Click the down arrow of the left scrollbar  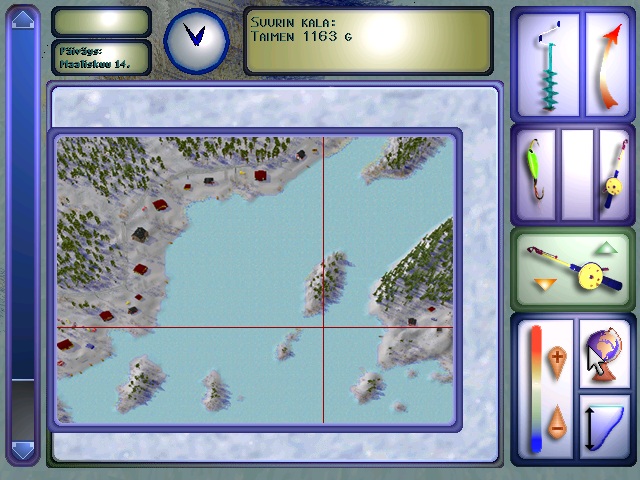[x=22, y=450]
